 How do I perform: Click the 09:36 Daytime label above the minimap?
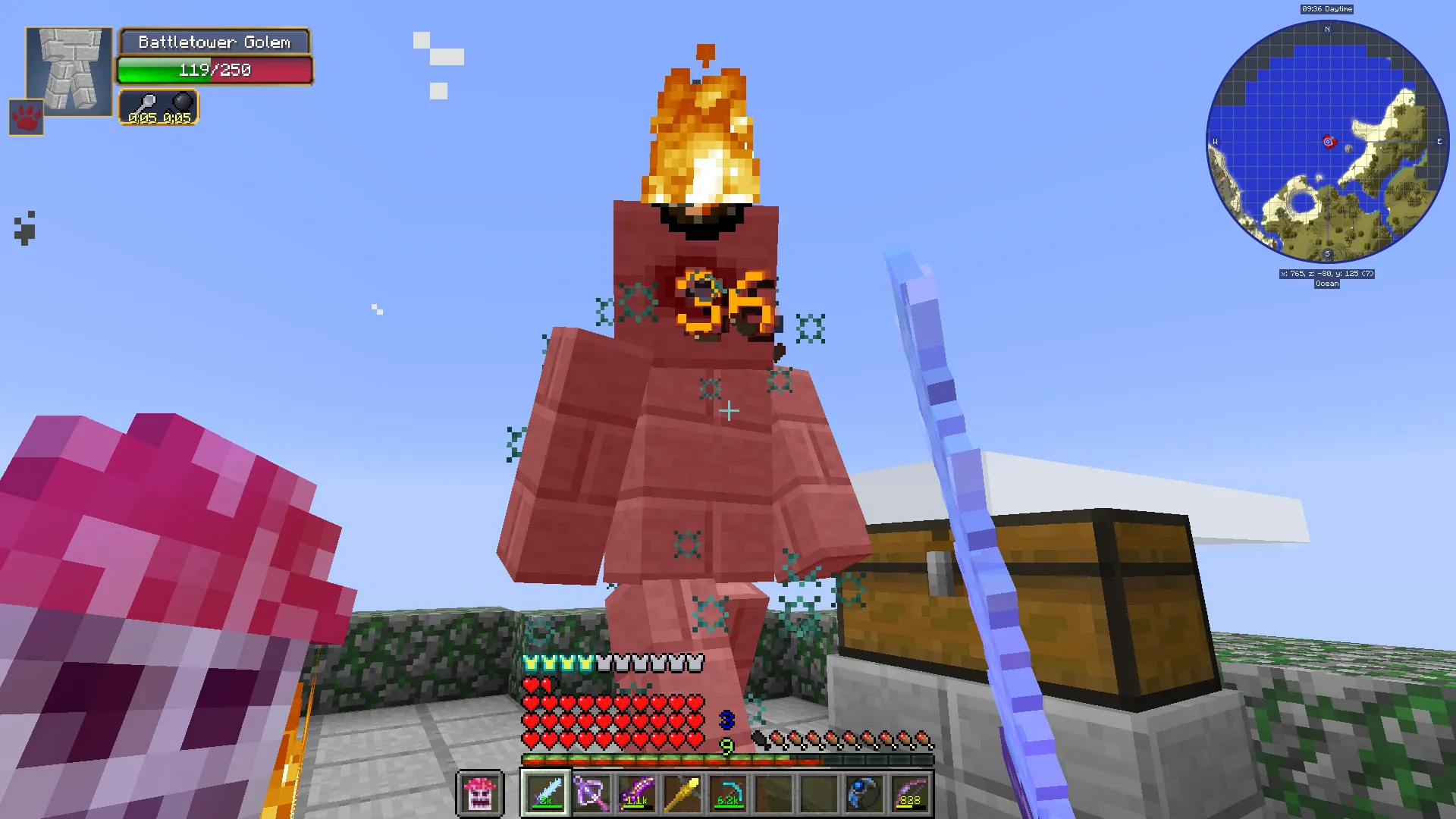point(1326,8)
